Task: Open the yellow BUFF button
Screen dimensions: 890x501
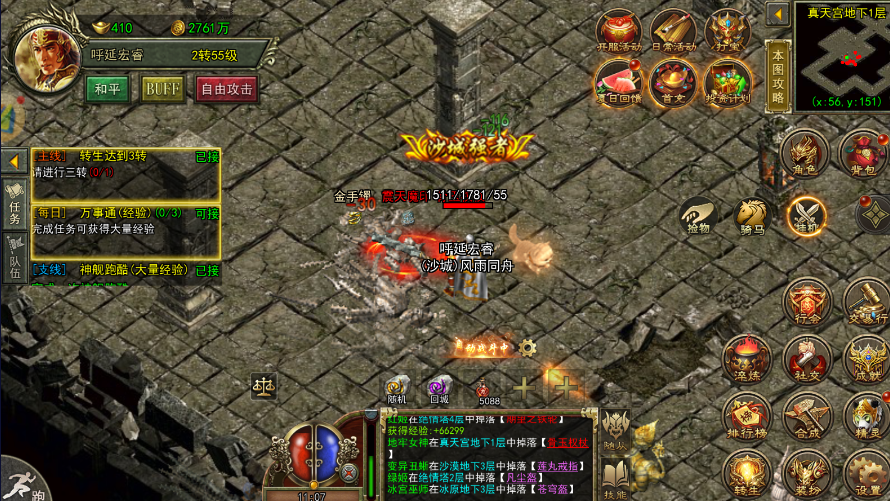Action: [162, 88]
